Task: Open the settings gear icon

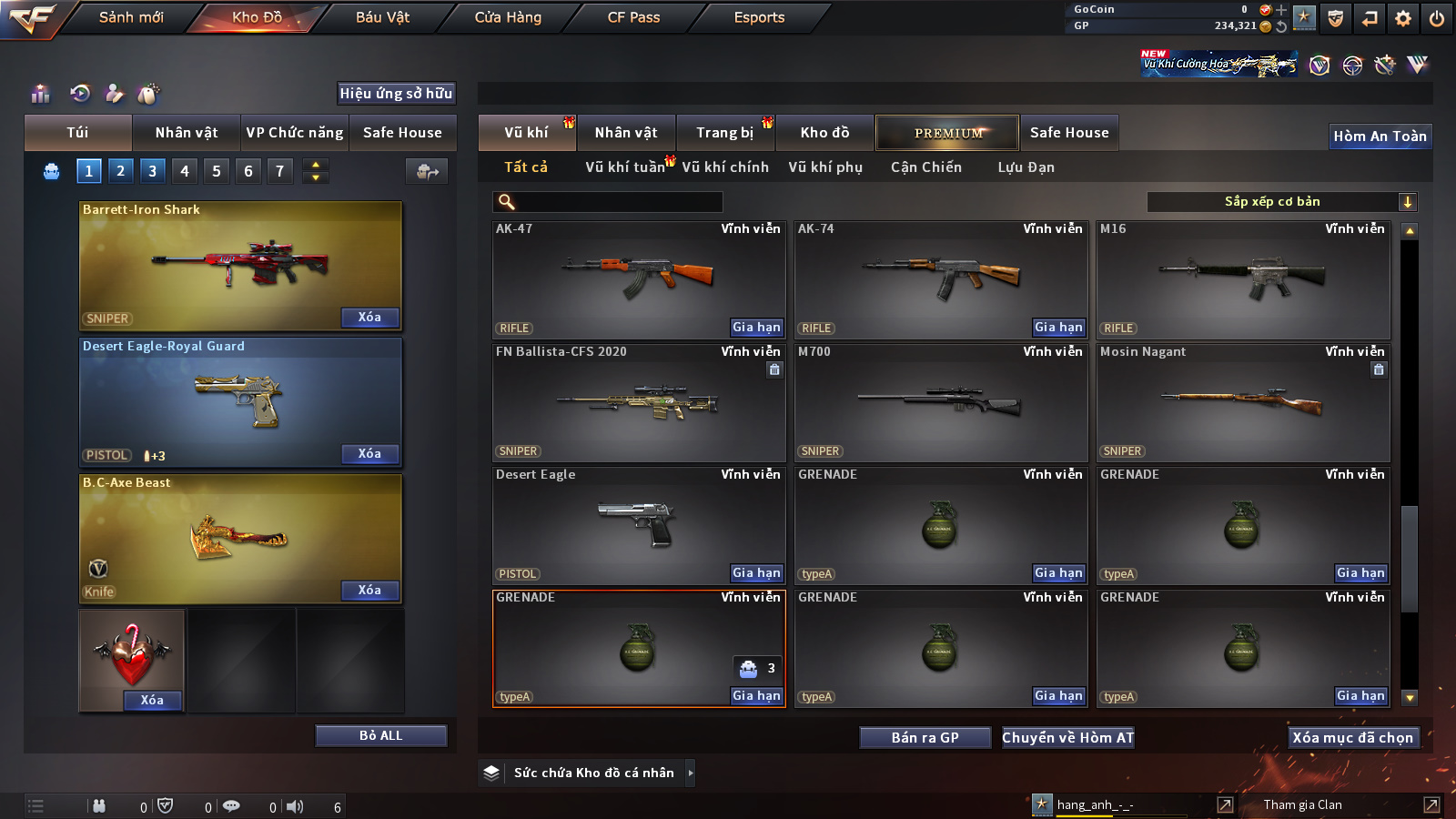Action: (x=1403, y=18)
